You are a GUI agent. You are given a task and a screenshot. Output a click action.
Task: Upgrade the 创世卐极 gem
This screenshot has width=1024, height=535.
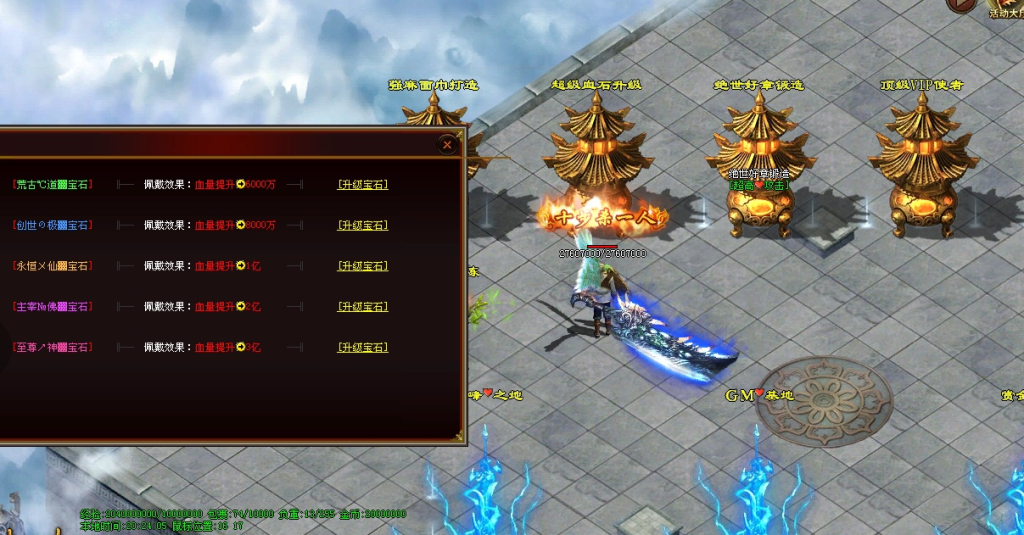(x=363, y=225)
